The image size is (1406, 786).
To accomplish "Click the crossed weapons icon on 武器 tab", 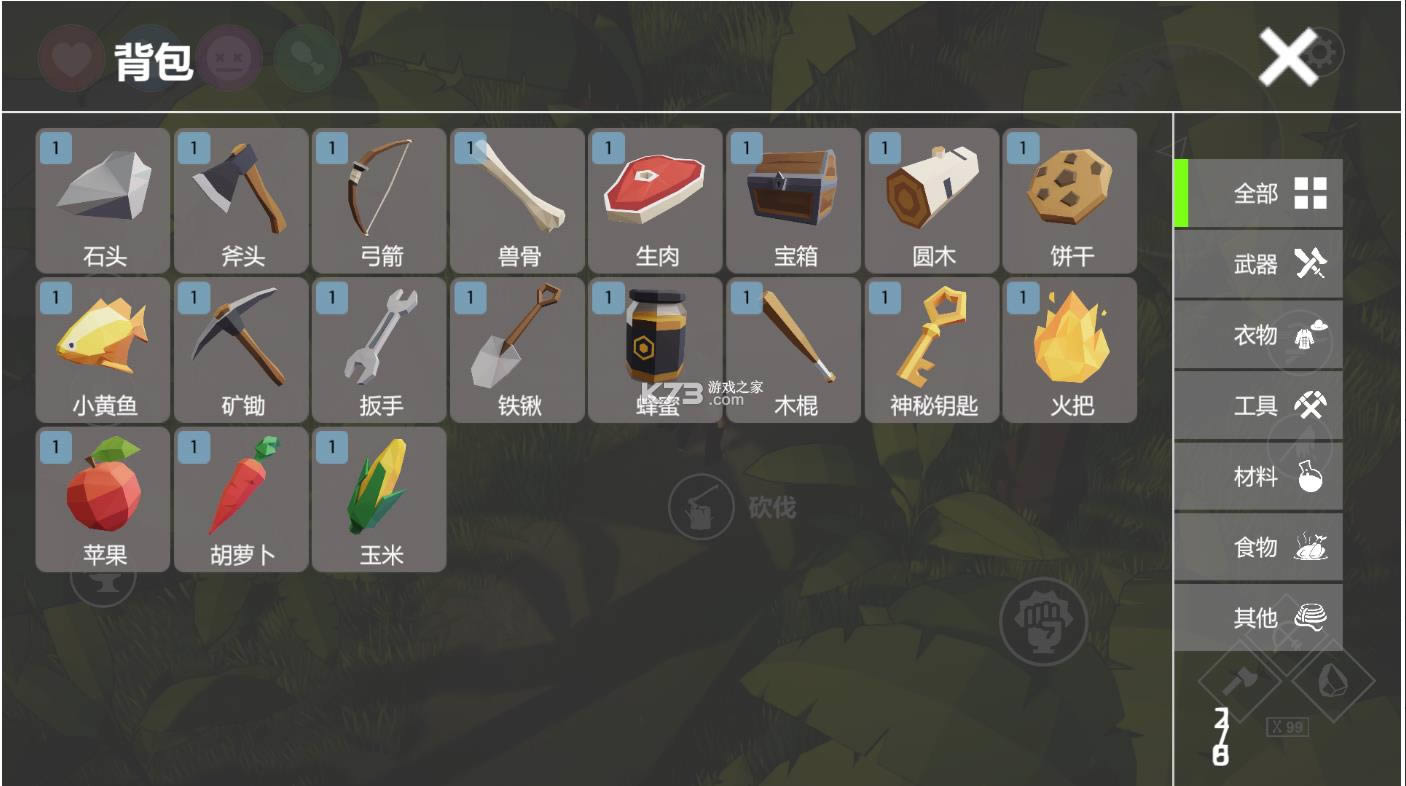I will click(1310, 262).
